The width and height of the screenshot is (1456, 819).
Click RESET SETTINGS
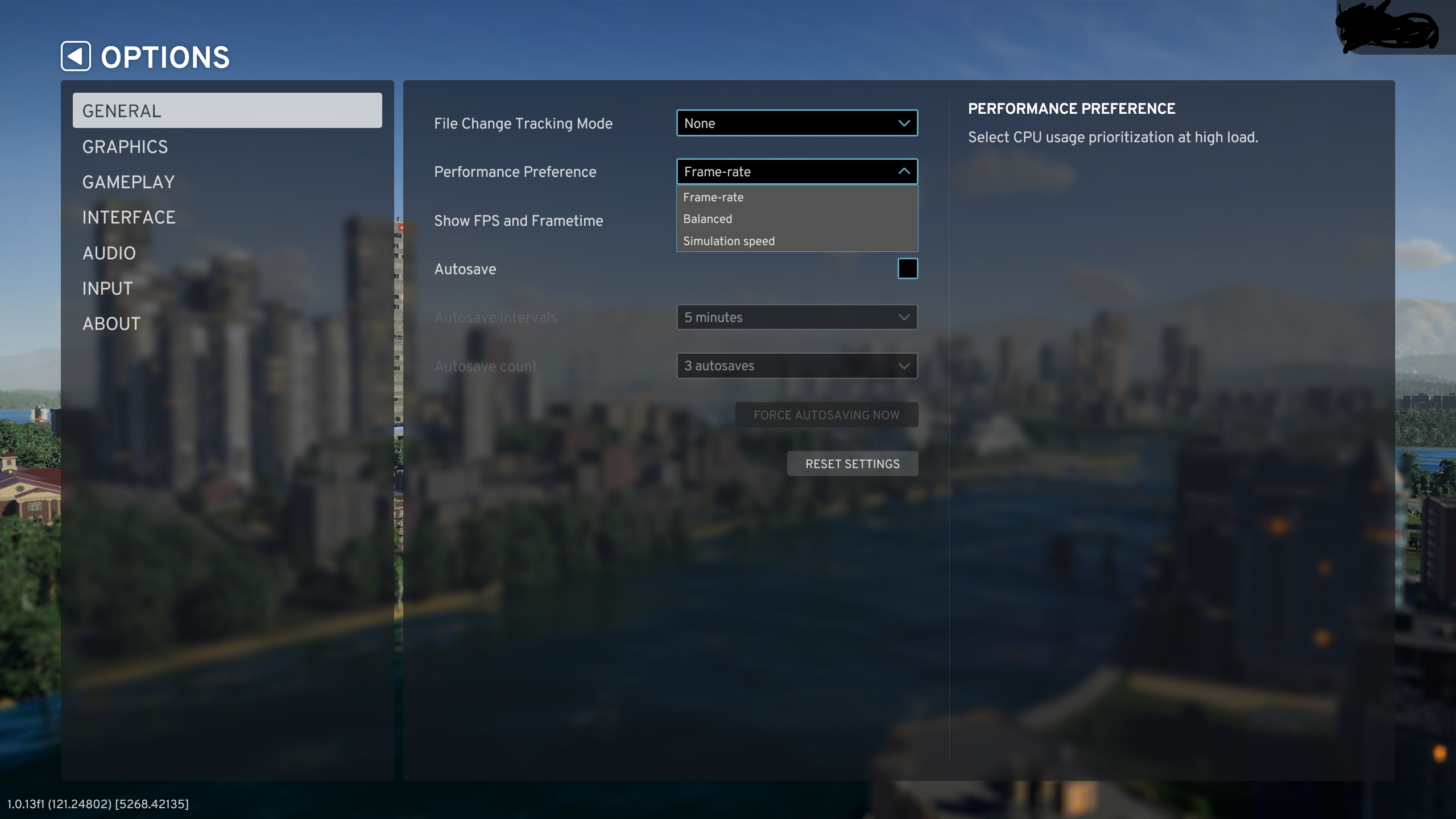click(852, 463)
